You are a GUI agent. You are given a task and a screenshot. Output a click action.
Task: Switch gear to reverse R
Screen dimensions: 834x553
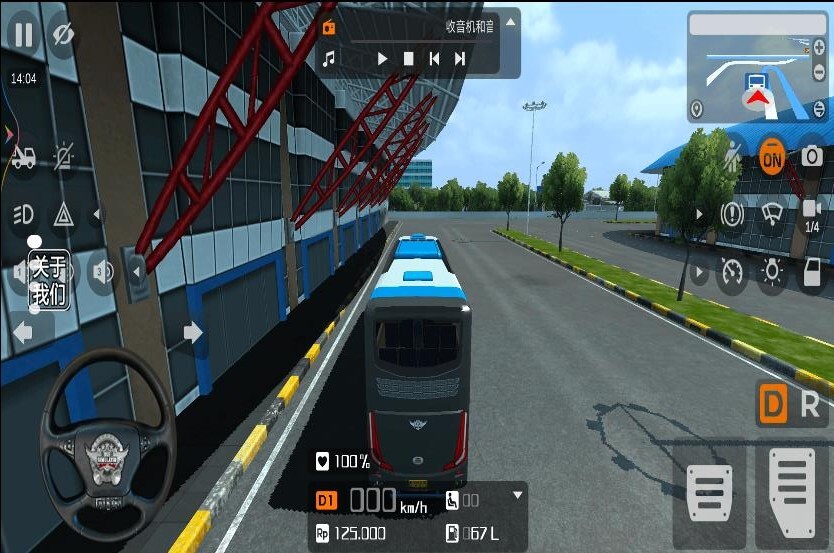[810, 404]
